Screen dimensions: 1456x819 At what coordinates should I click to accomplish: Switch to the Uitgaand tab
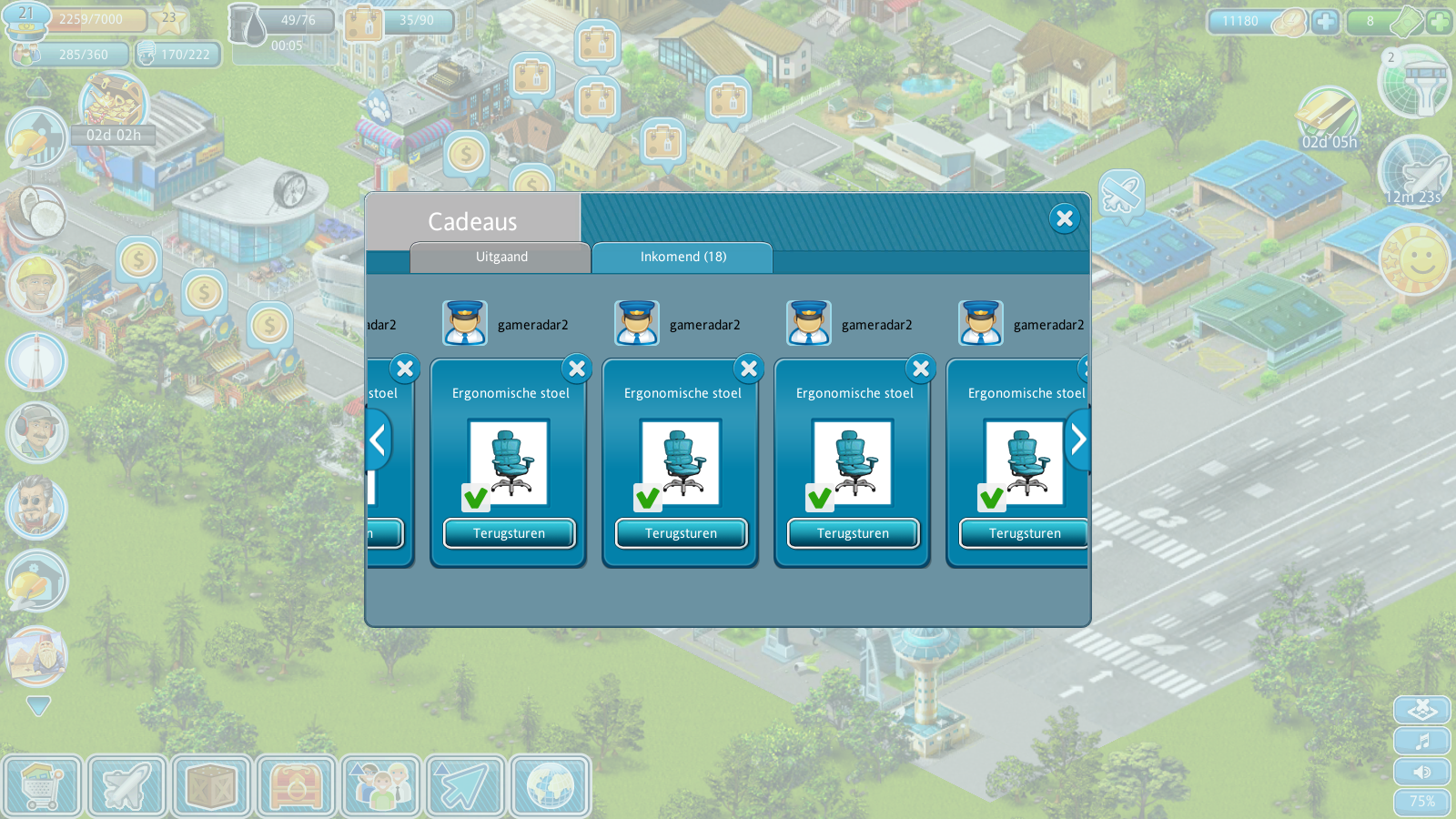click(x=500, y=257)
